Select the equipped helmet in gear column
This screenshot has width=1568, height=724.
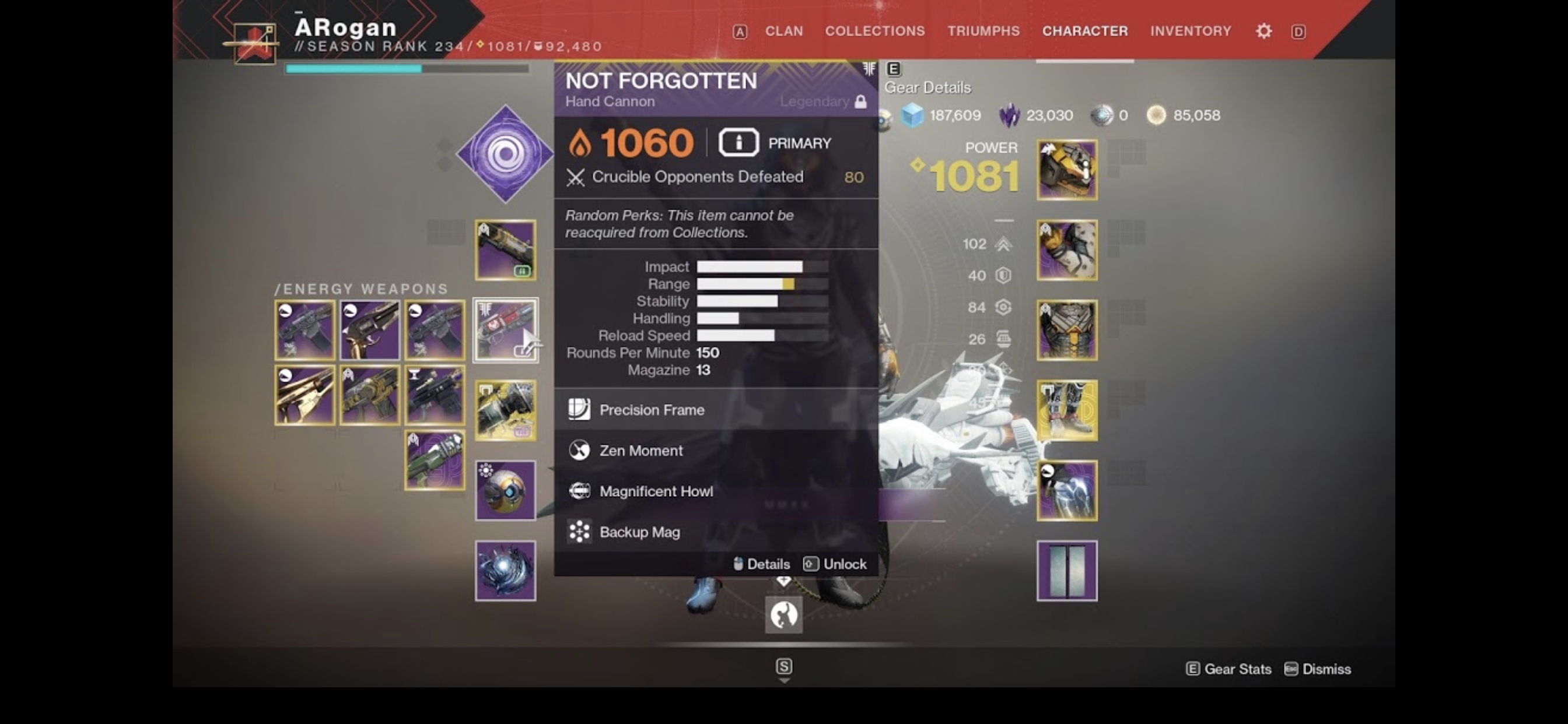pyautogui.click(x=1066, y=169)
